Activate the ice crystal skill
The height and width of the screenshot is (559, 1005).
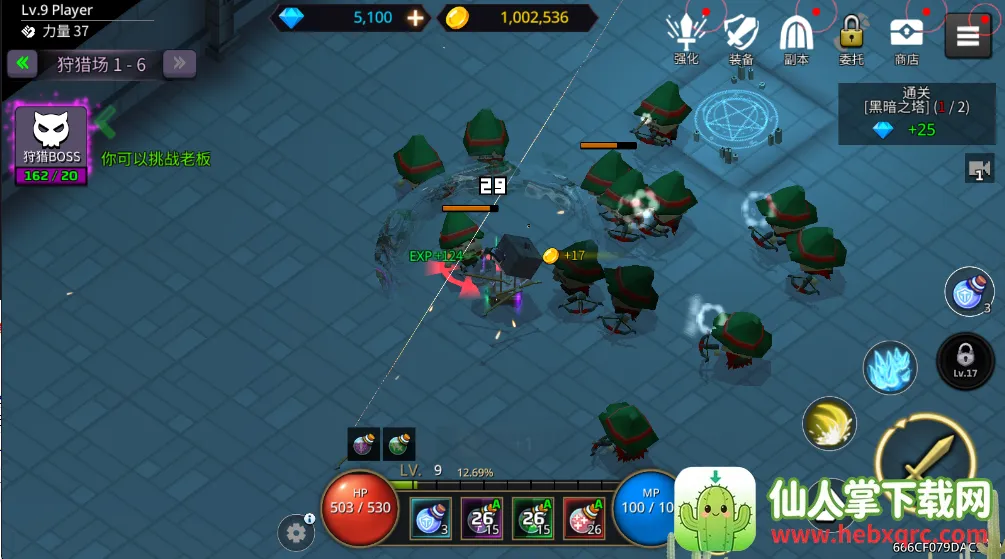(x=890, y=367)
